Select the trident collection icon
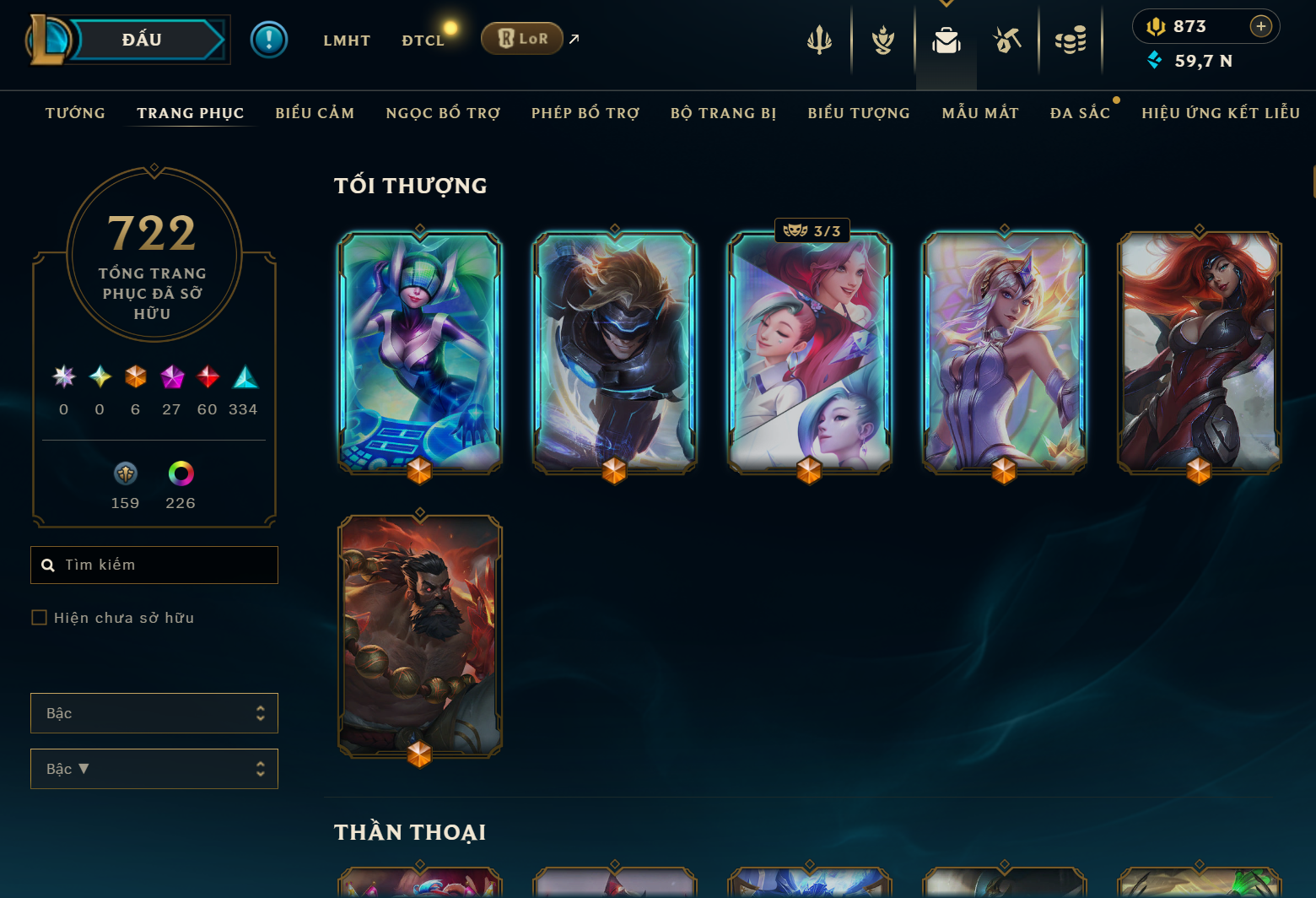1316x898 pixels. coord(819,39)
